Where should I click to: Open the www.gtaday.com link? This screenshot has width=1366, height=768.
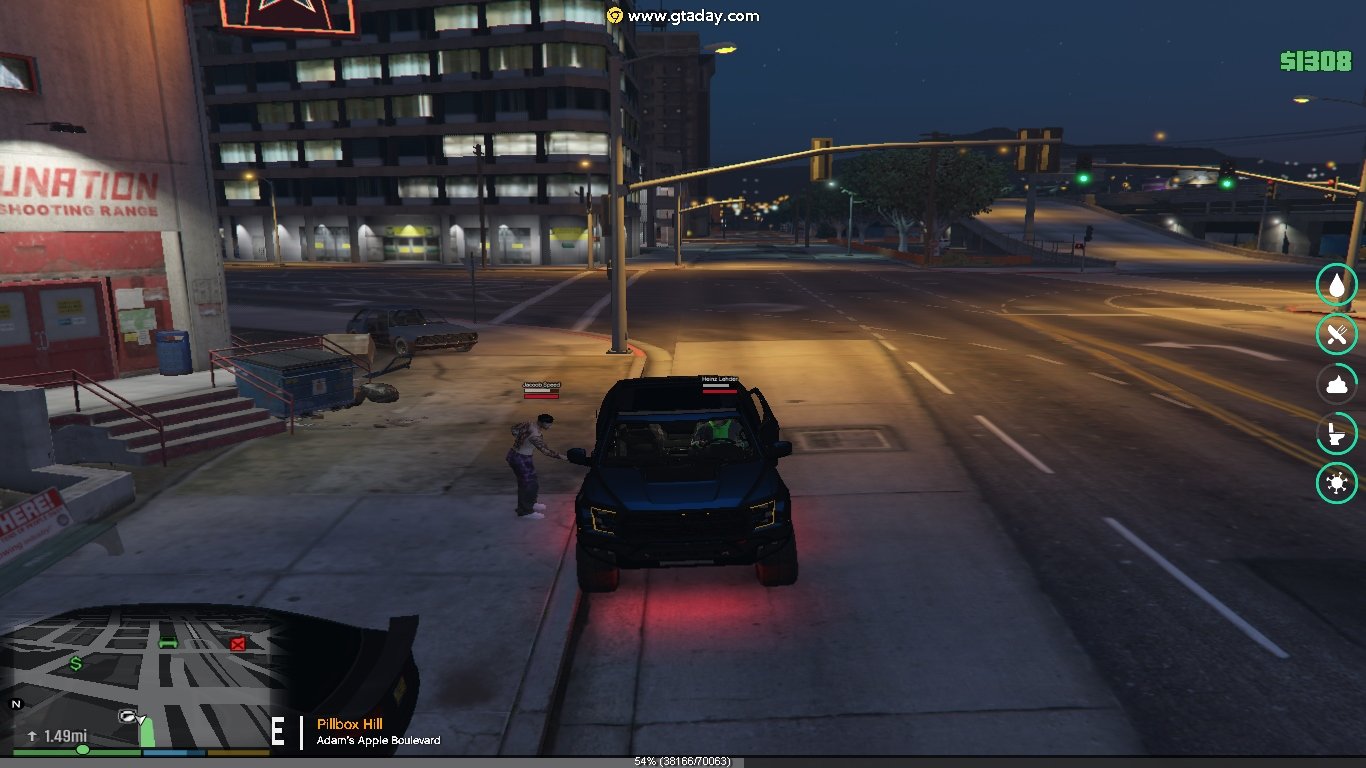click(x=692, y=16)
